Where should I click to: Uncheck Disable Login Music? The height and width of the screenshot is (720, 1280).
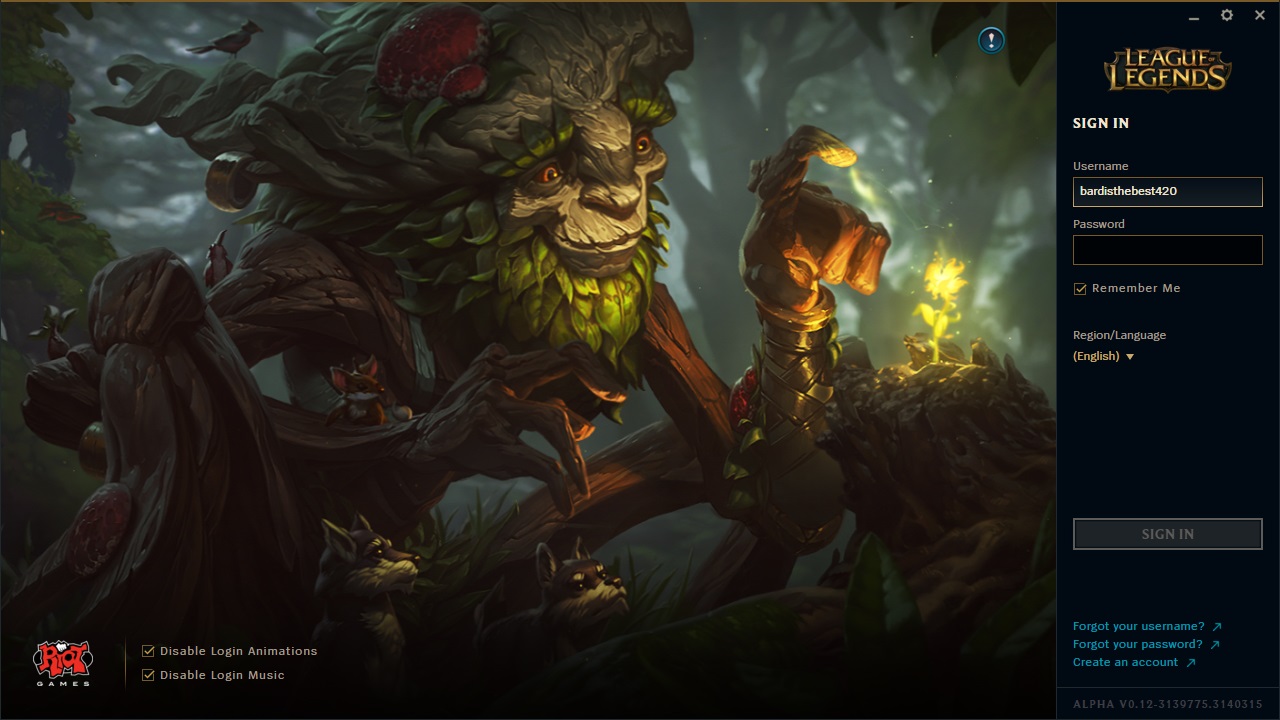(147, 675)
